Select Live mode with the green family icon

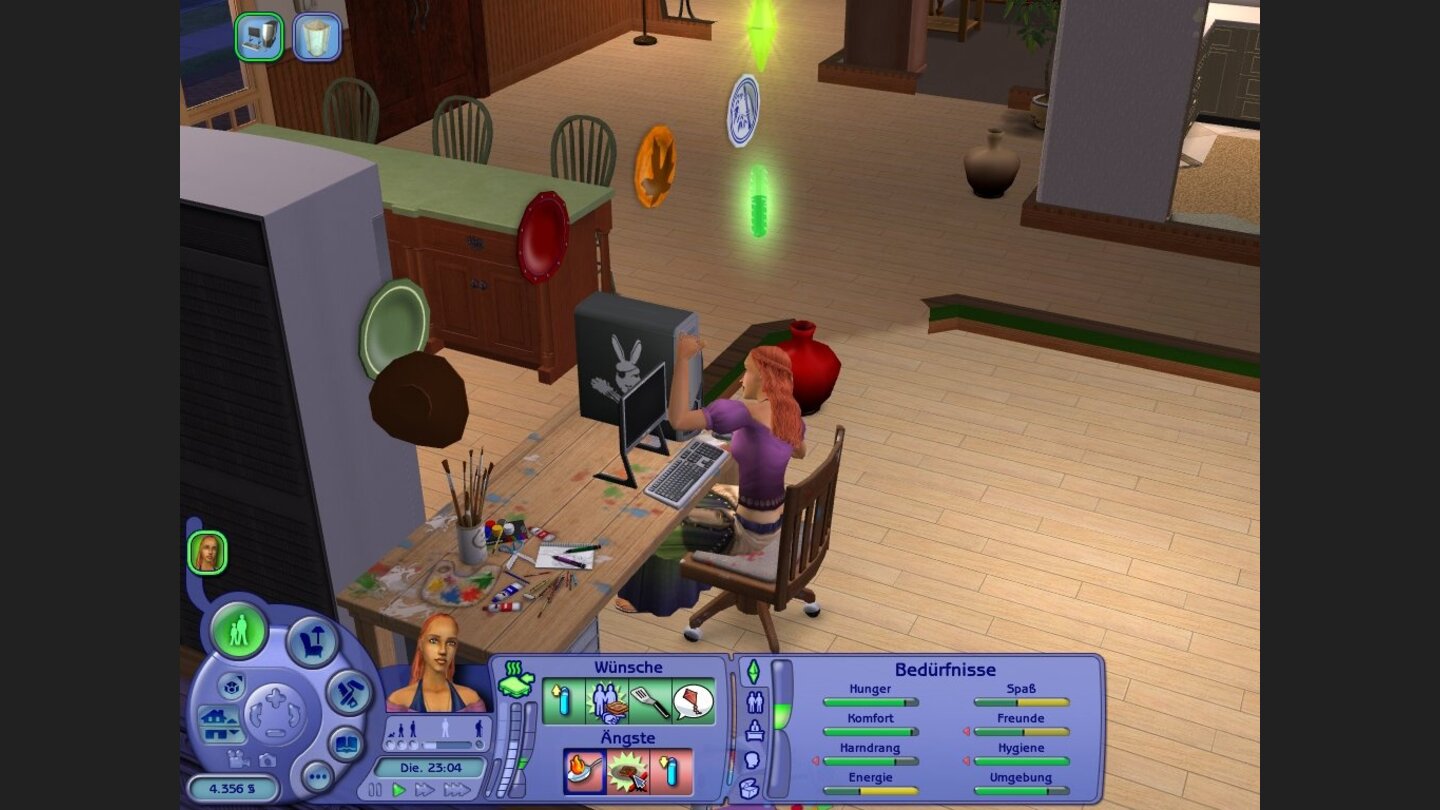coord(239,633)
